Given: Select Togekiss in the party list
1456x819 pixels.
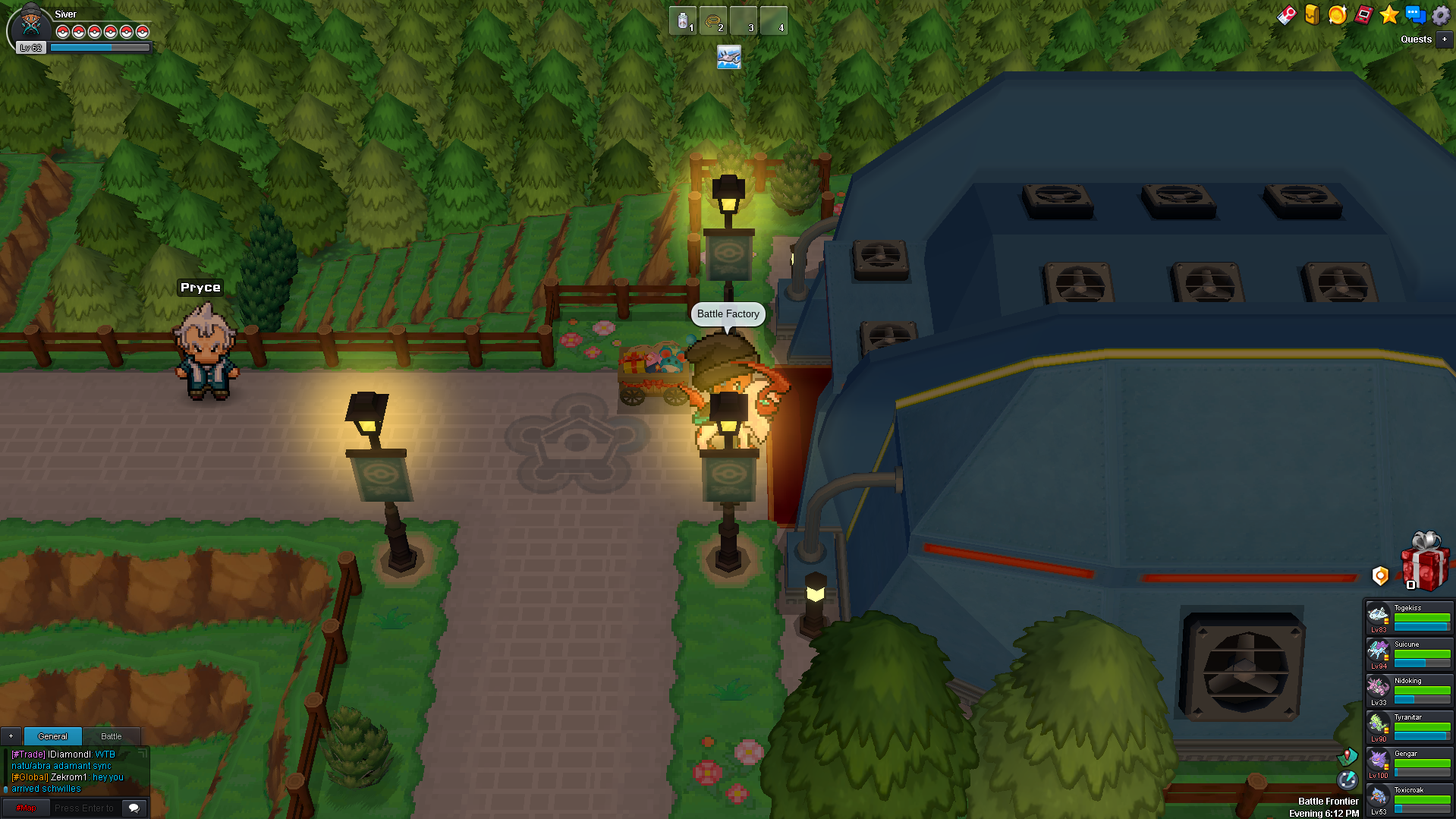Looking at the screenshot, I should pos(1409,618).
